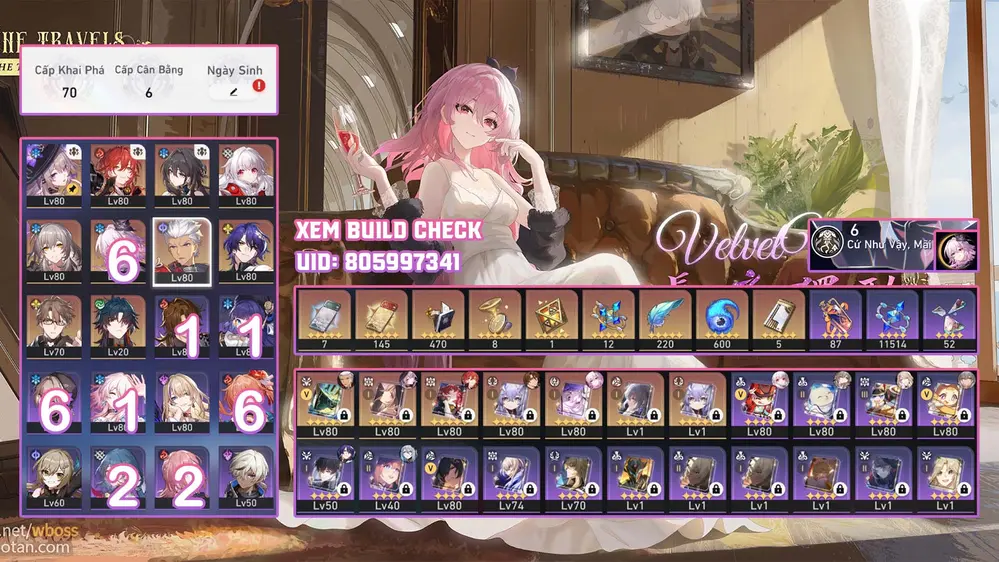Viewport: 999px width, 562px height.
Task: Select the highlighted white-haired Lv80 character
Action: coord(180,248)
